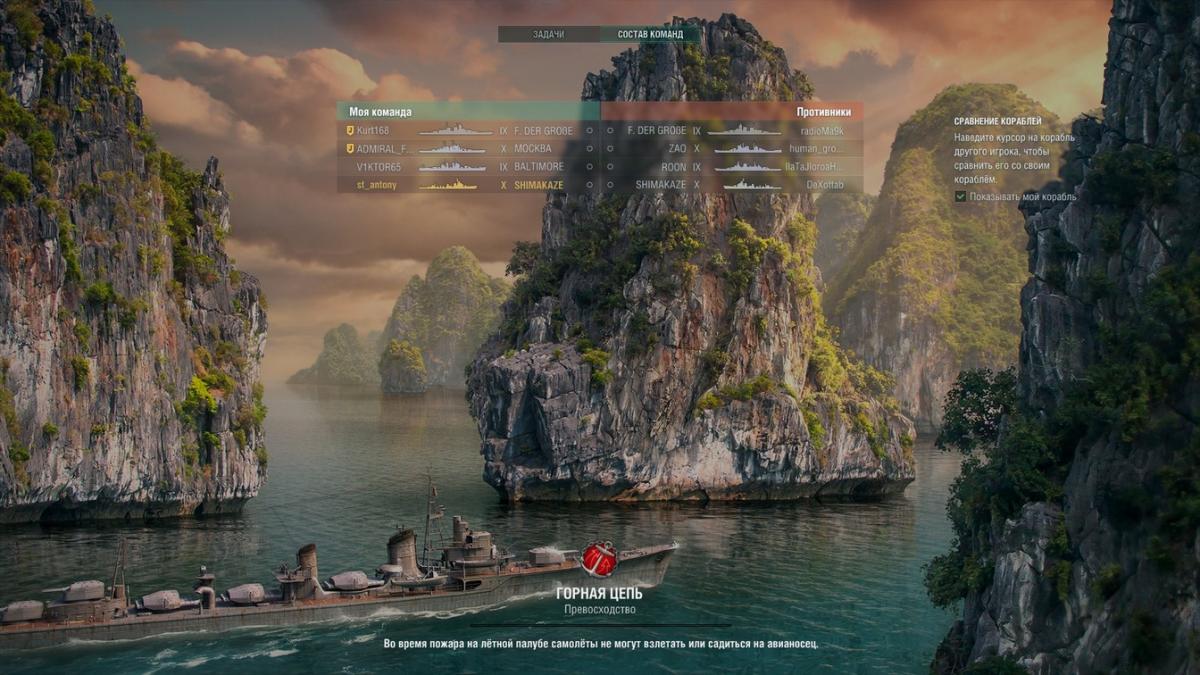Select enemy DaXottab's Shimakaze row
The width and height of the screenshot is (1200, 675).
732,185
